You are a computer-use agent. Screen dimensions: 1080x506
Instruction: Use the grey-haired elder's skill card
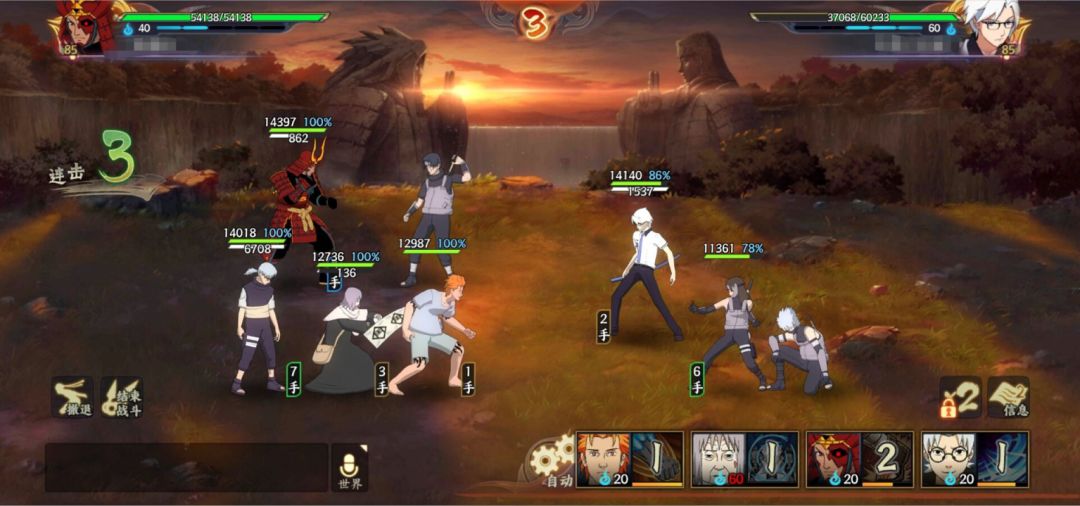click(745, 459)
